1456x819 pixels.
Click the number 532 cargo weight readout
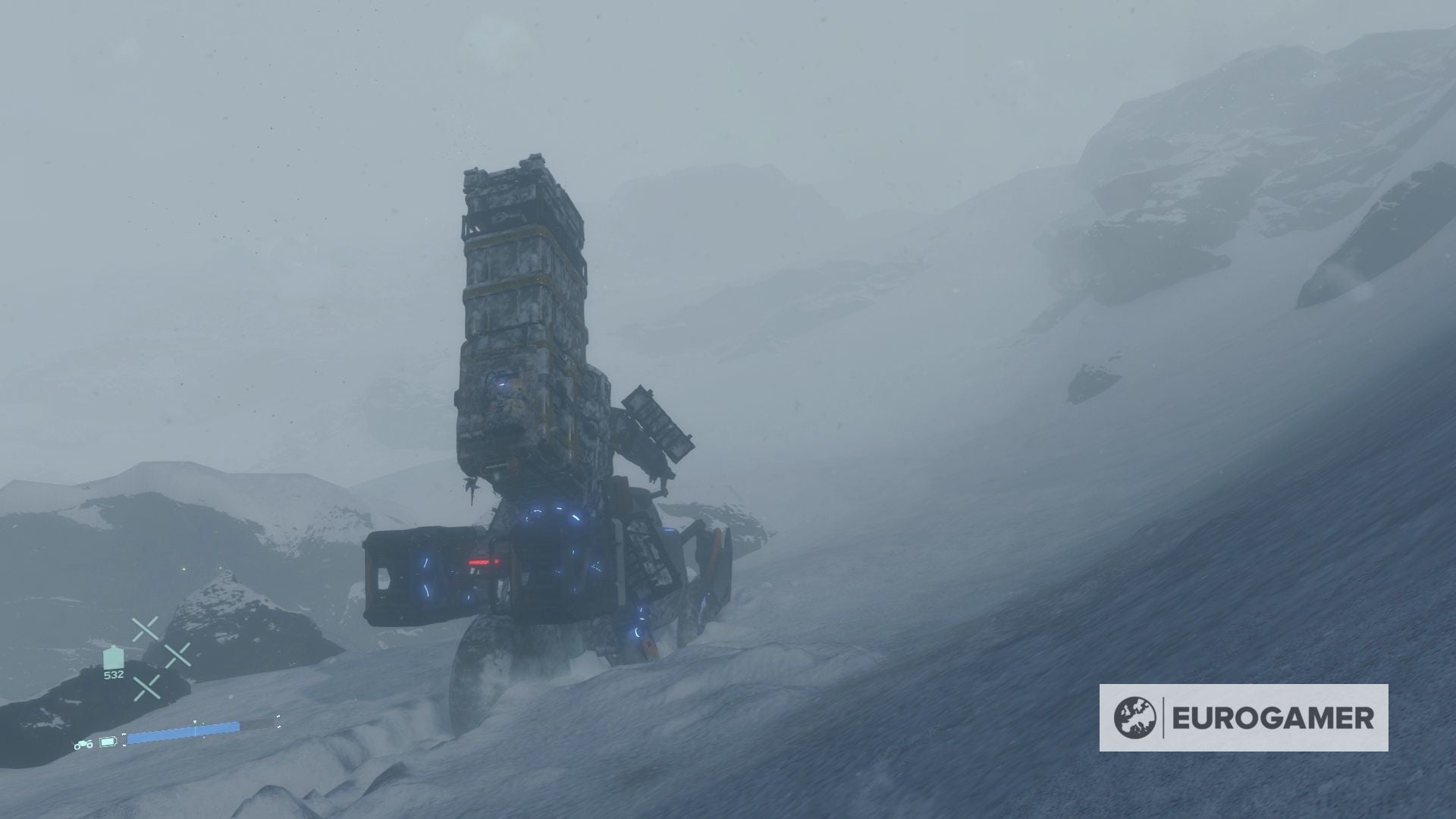coord(114,675)
